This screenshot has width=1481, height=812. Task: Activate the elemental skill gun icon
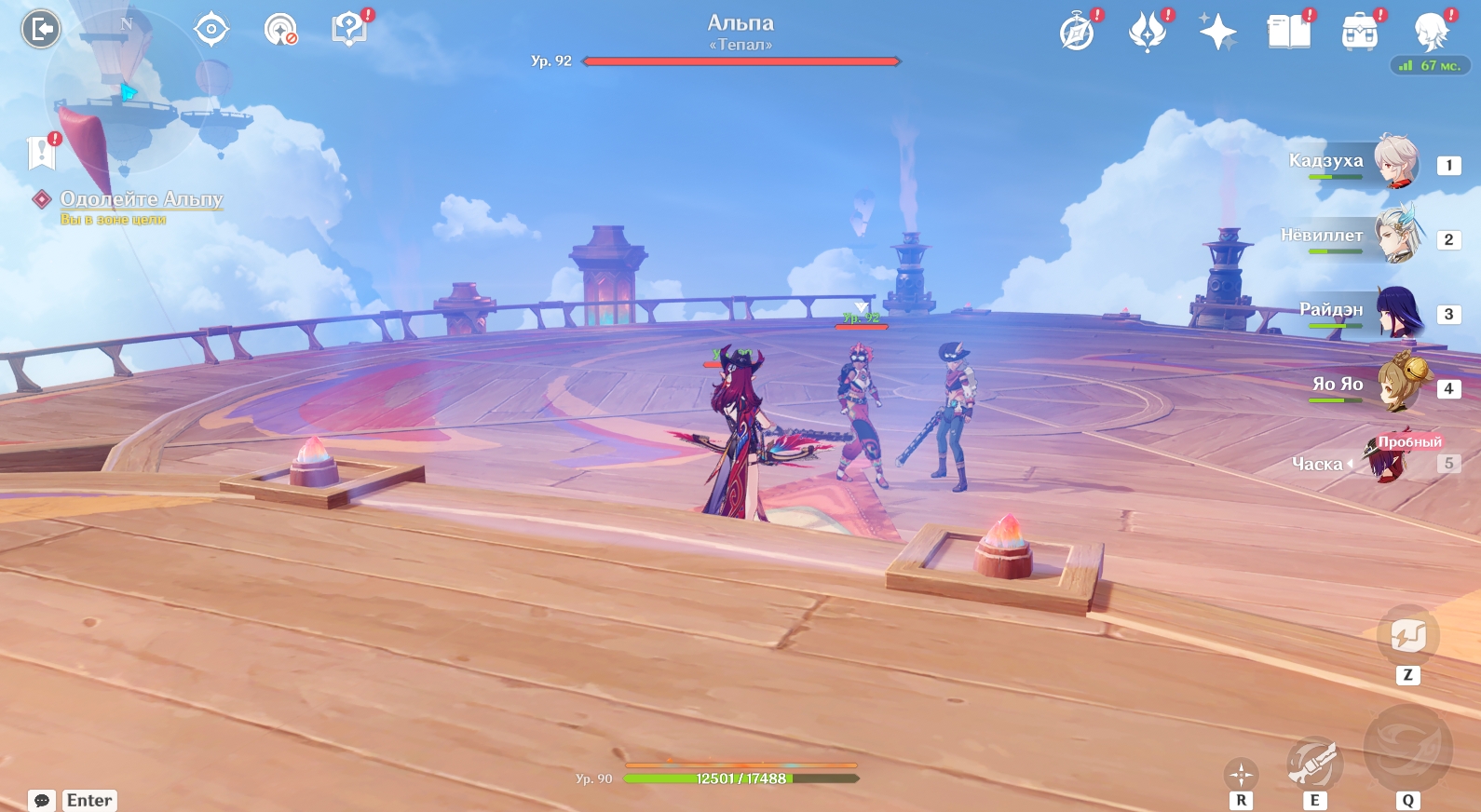(x=1314, y=764)
